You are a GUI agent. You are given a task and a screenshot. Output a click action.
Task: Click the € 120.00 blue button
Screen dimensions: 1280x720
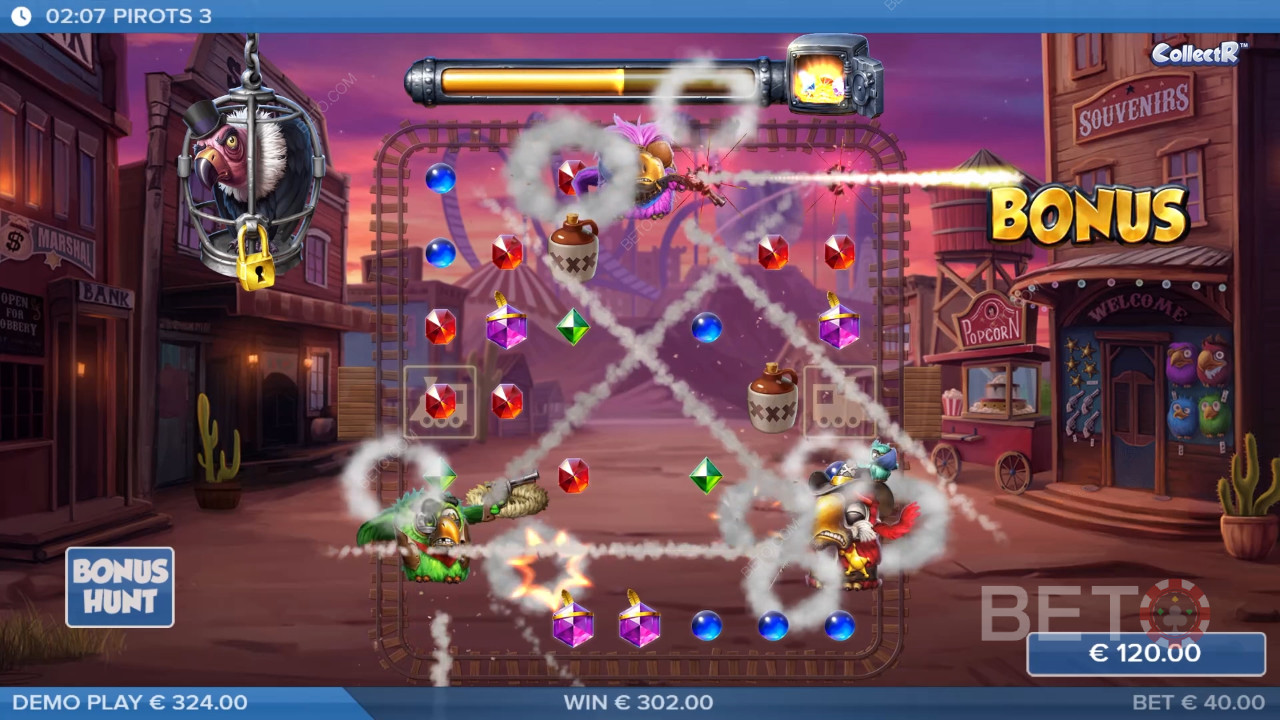pos(1145,654)
